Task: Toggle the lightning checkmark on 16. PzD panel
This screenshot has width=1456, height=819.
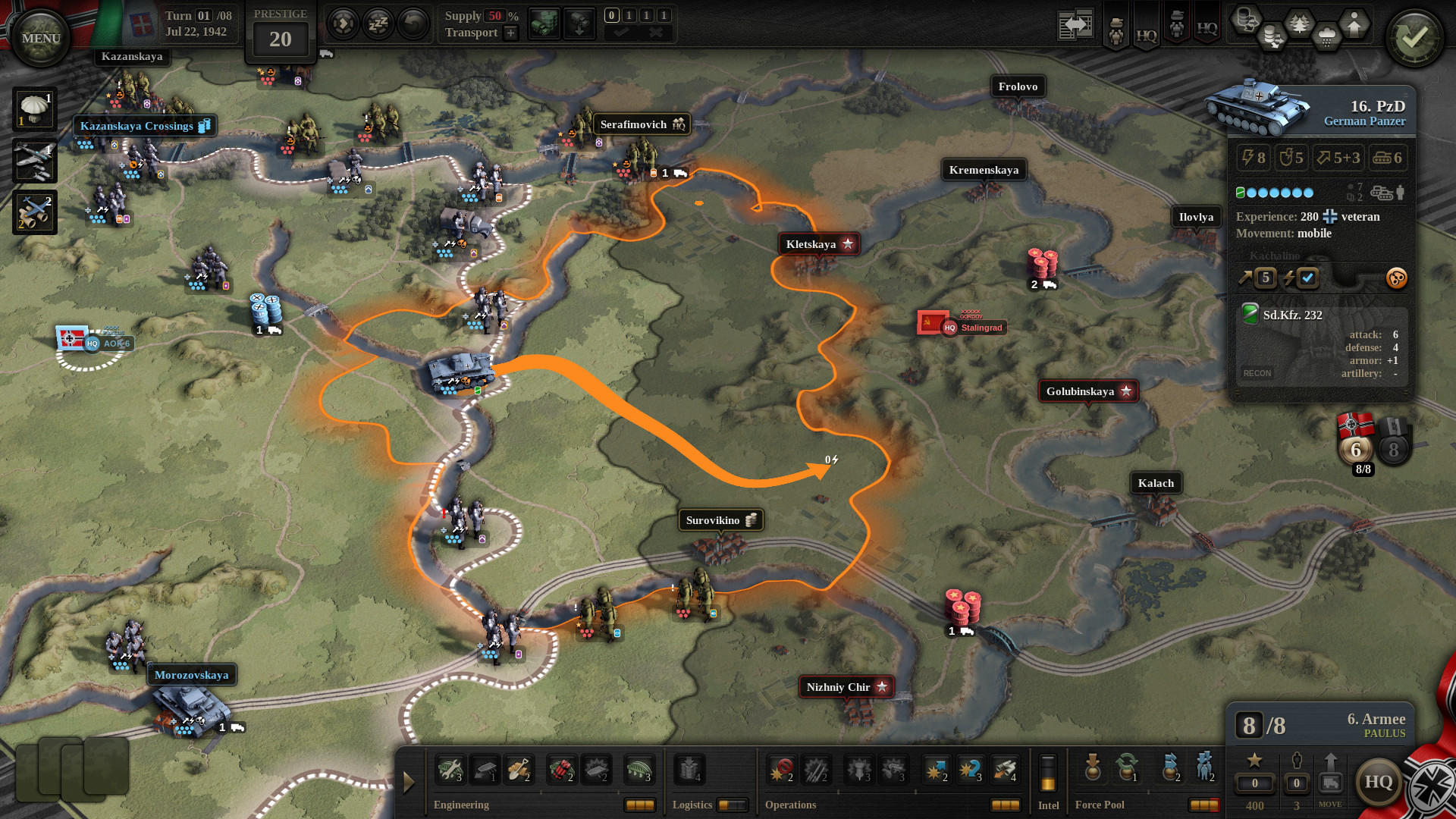Action: (1306, 278)
